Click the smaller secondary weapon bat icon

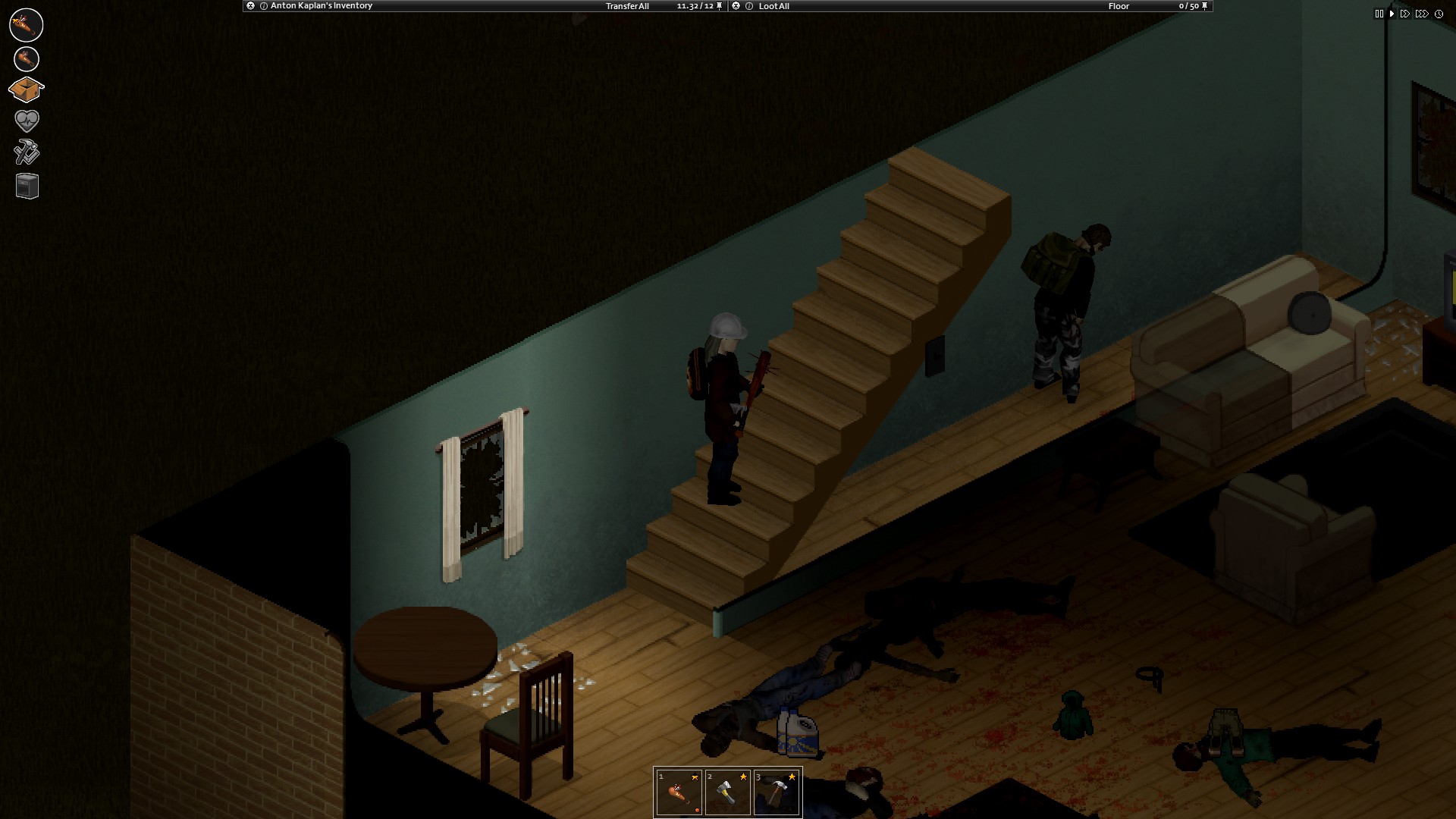tap(26, 58)
